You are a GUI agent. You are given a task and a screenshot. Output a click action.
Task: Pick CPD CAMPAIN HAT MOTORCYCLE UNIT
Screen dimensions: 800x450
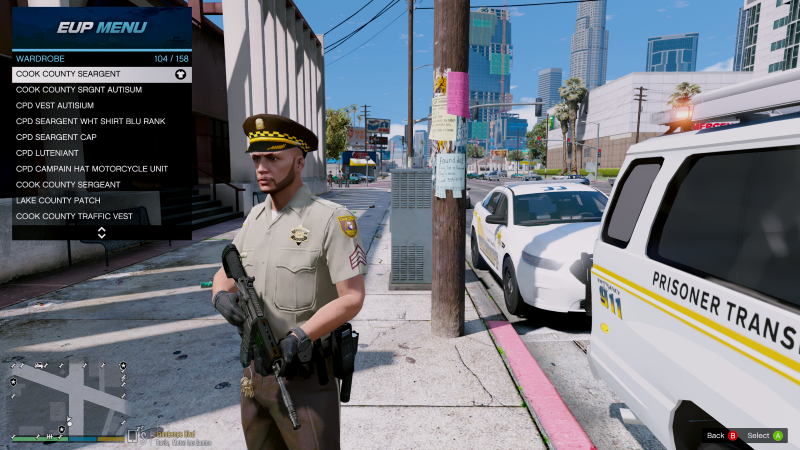pos(100,169)
